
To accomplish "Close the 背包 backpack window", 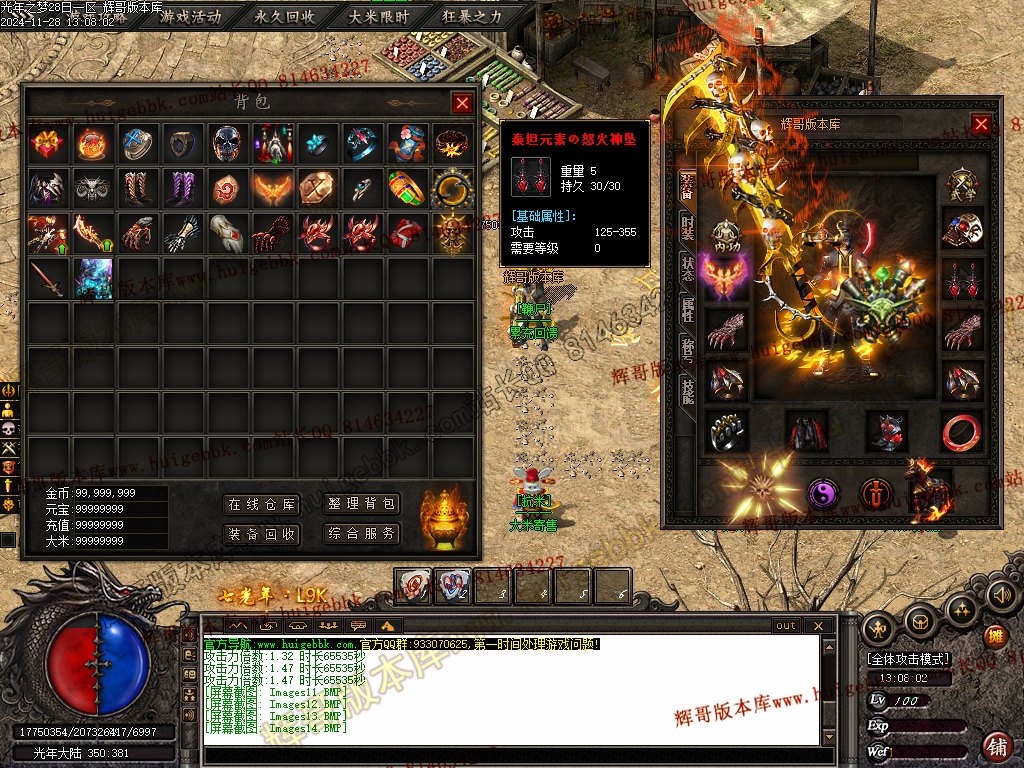I will (x=462, y=103).
